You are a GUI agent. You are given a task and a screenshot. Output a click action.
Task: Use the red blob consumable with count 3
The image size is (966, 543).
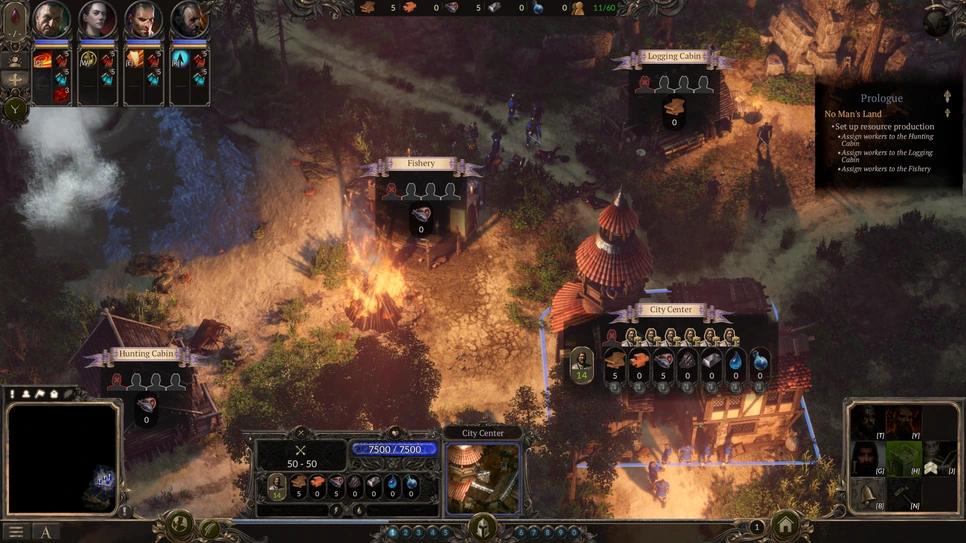coord(62,94)
